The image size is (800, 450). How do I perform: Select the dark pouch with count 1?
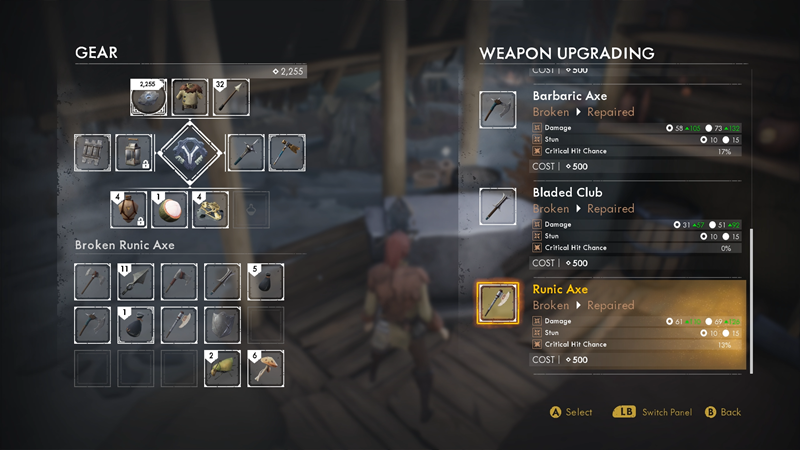[x=135, y=325]
